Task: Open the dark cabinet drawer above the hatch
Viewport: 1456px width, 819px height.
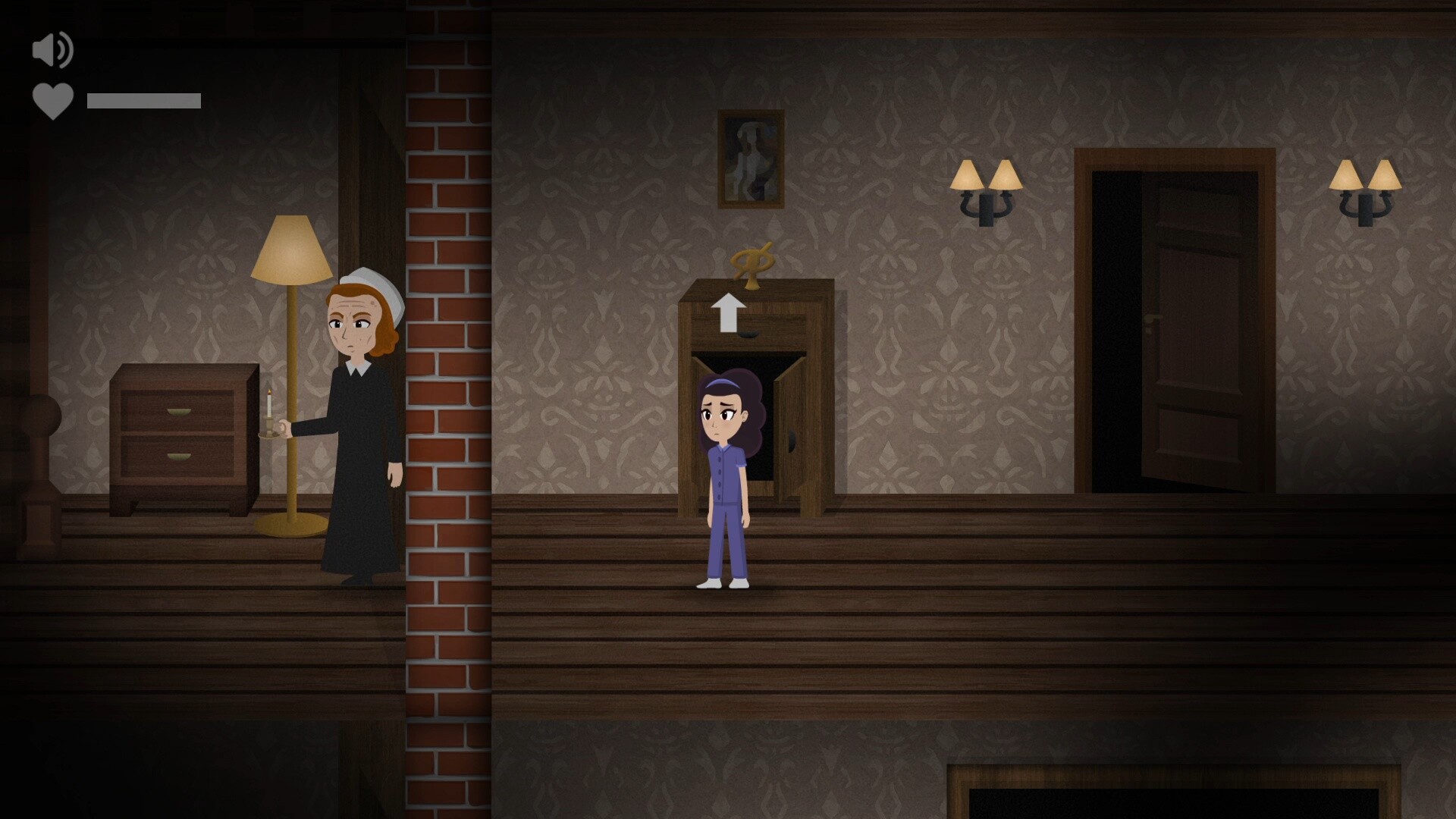Action: click(x=758, y=334)
